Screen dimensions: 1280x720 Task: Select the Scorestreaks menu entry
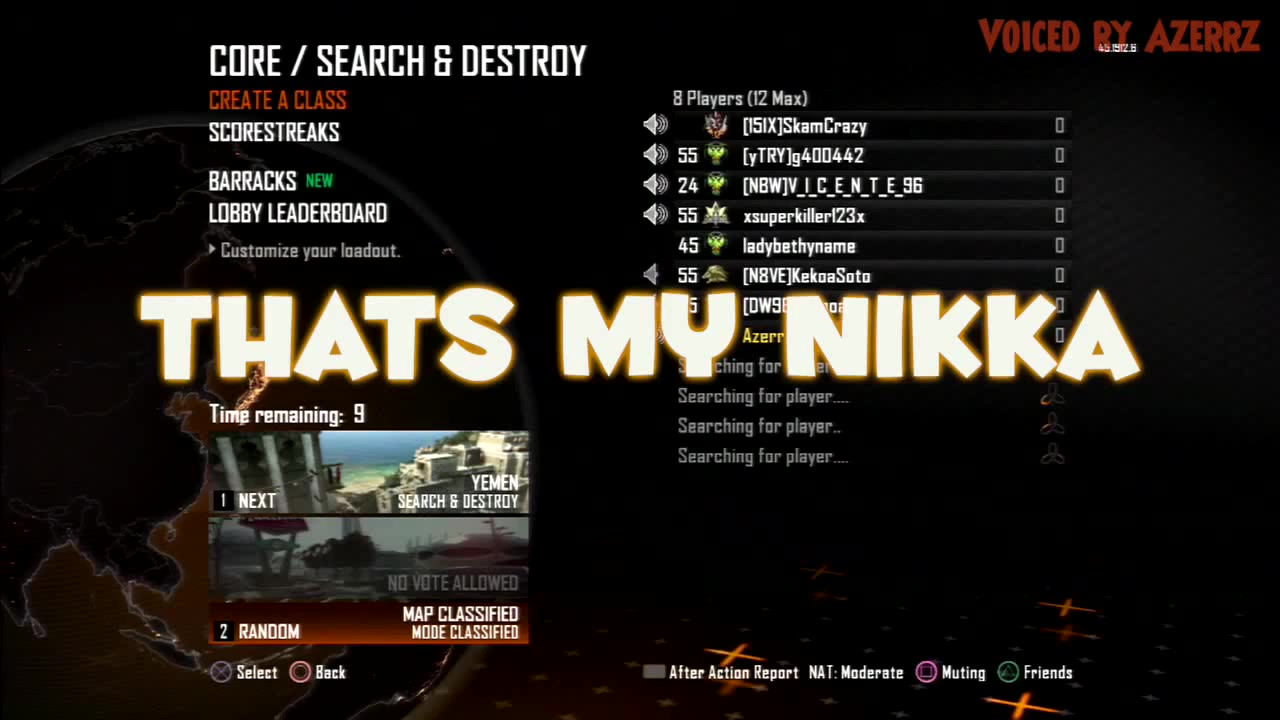click(x=274, y=132)
